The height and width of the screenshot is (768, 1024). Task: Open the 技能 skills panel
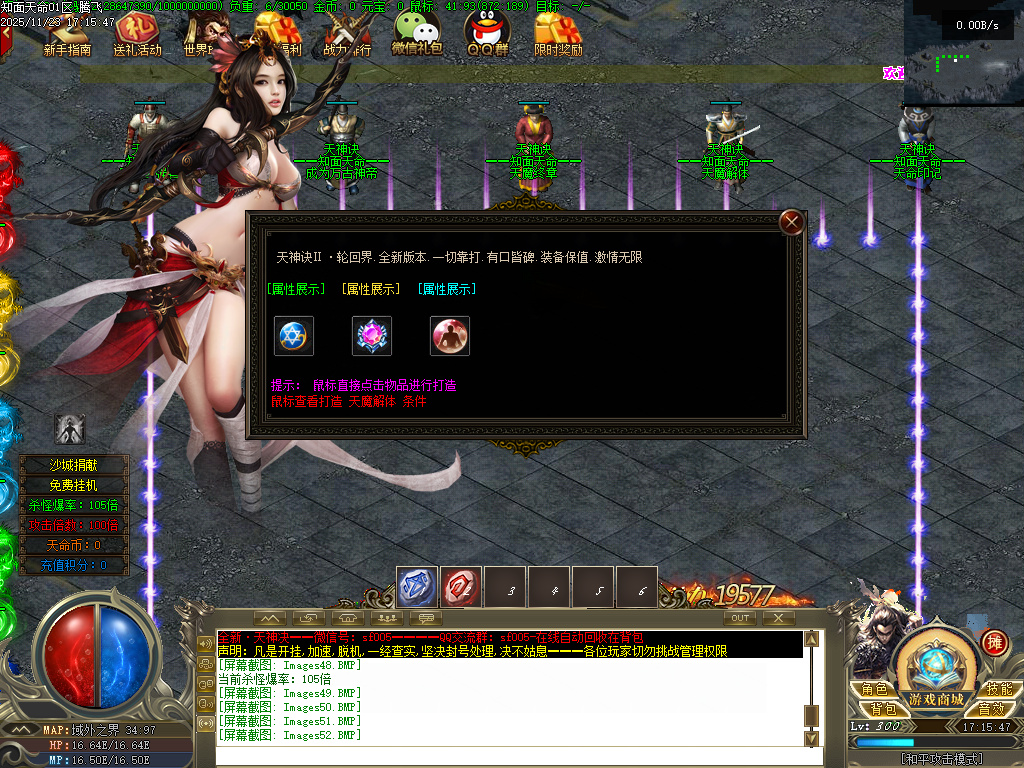click(998, 689)
